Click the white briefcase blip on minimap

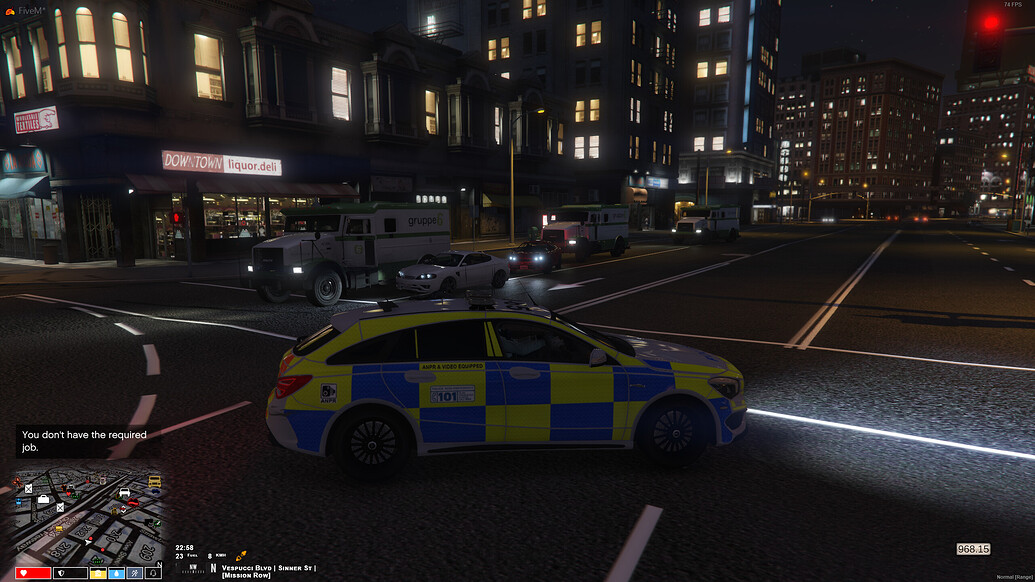point(43,499)
